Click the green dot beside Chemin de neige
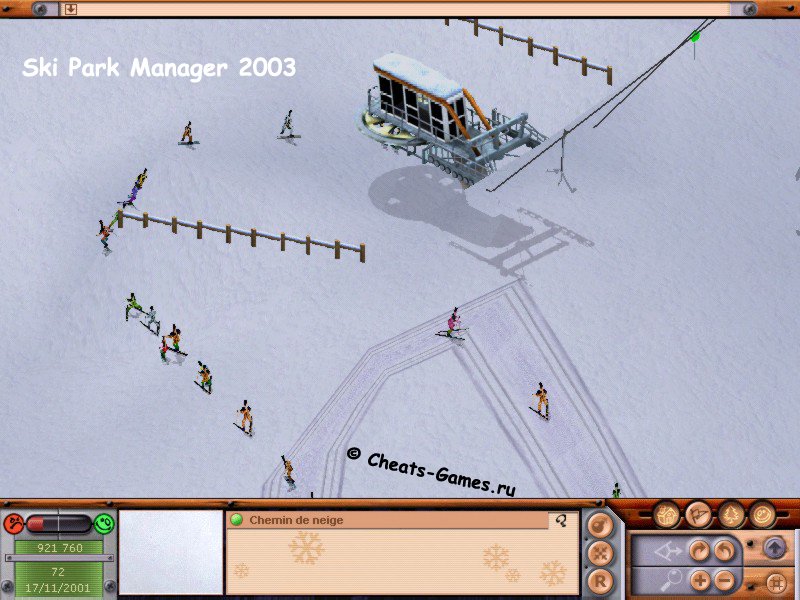 237,520
